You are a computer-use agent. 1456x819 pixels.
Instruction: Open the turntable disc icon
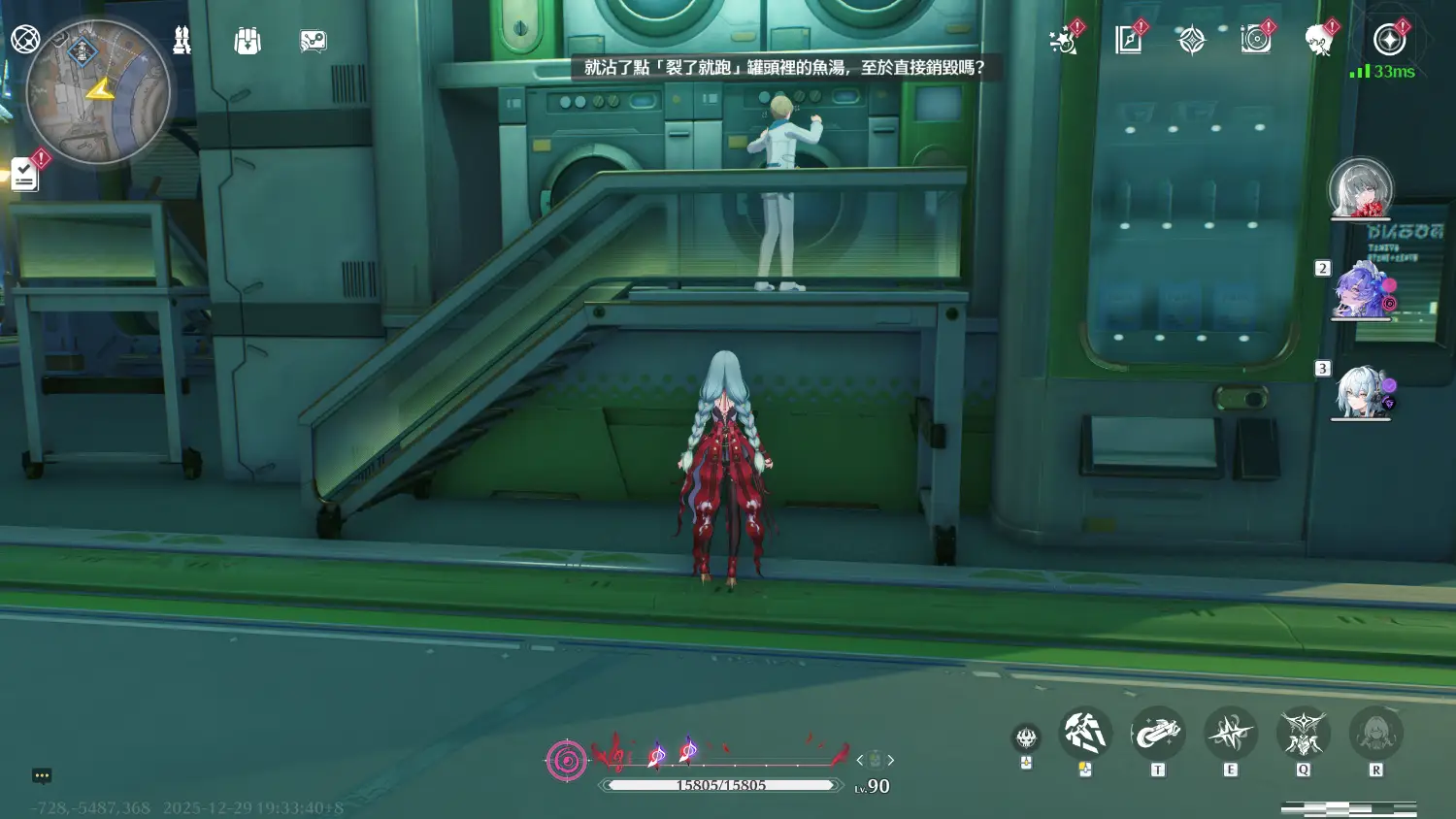(x=1255, y=40)
